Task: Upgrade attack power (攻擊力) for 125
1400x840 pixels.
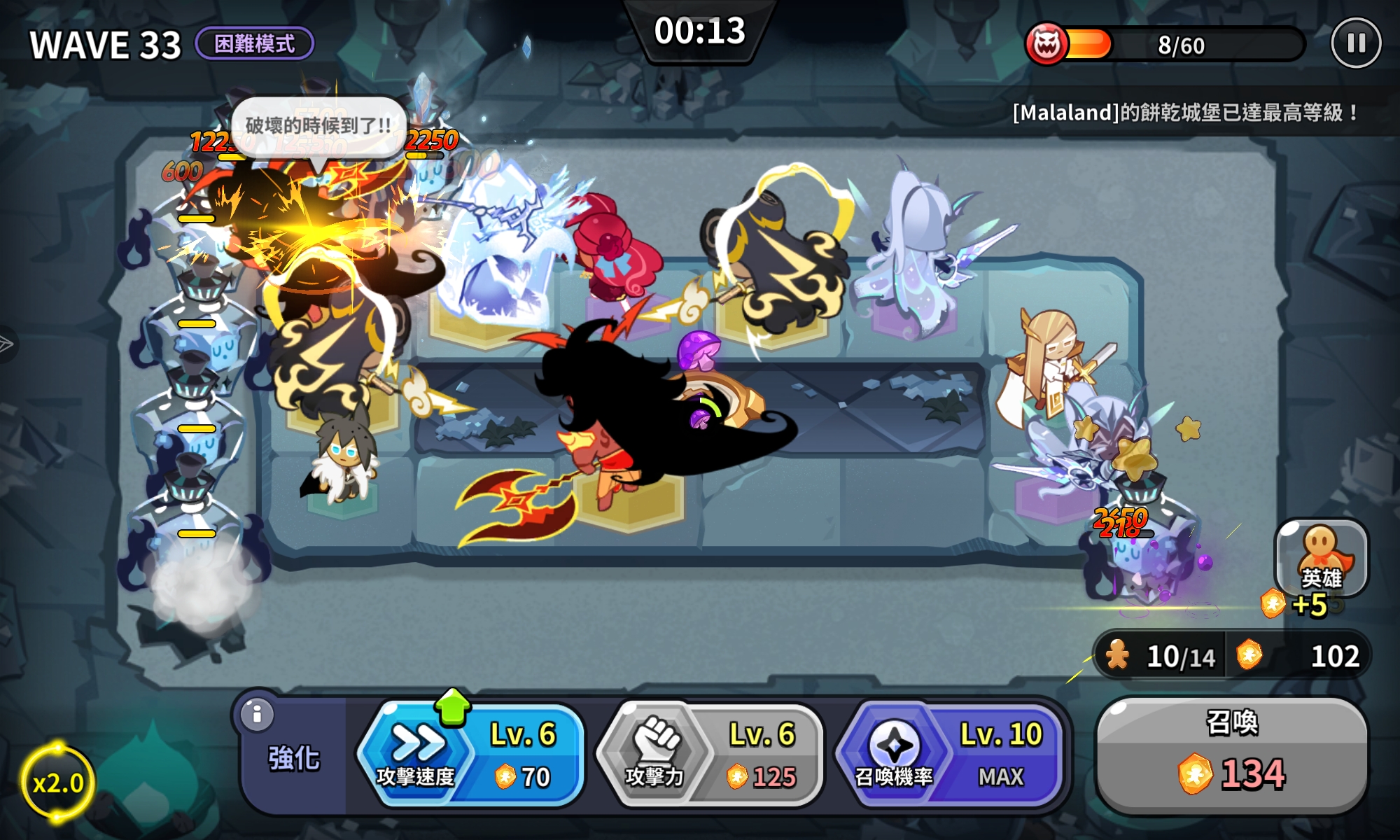Action: (x=709, y=755)
